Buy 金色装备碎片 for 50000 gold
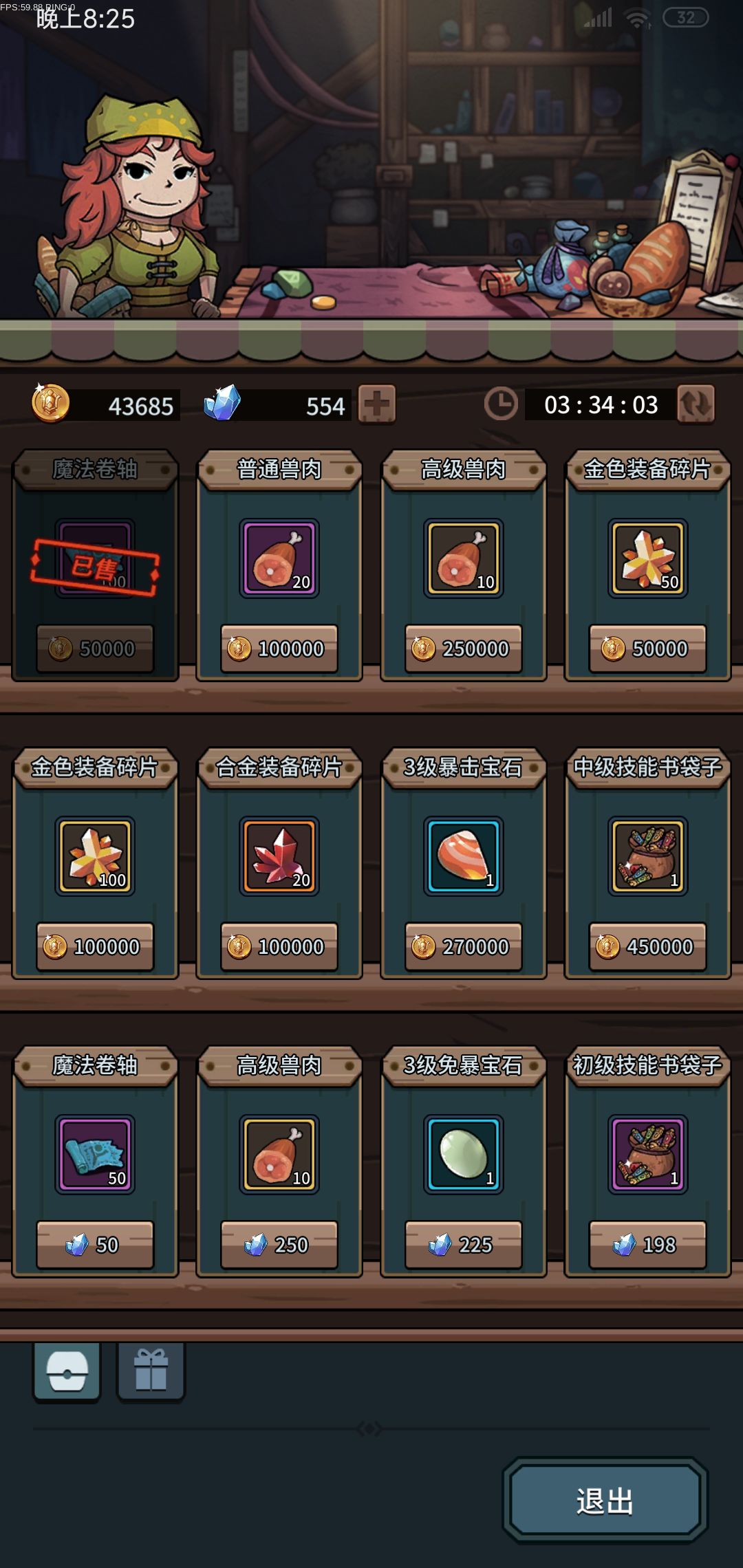The height and width of the screenshot is (1568, 743). [647, 649]
